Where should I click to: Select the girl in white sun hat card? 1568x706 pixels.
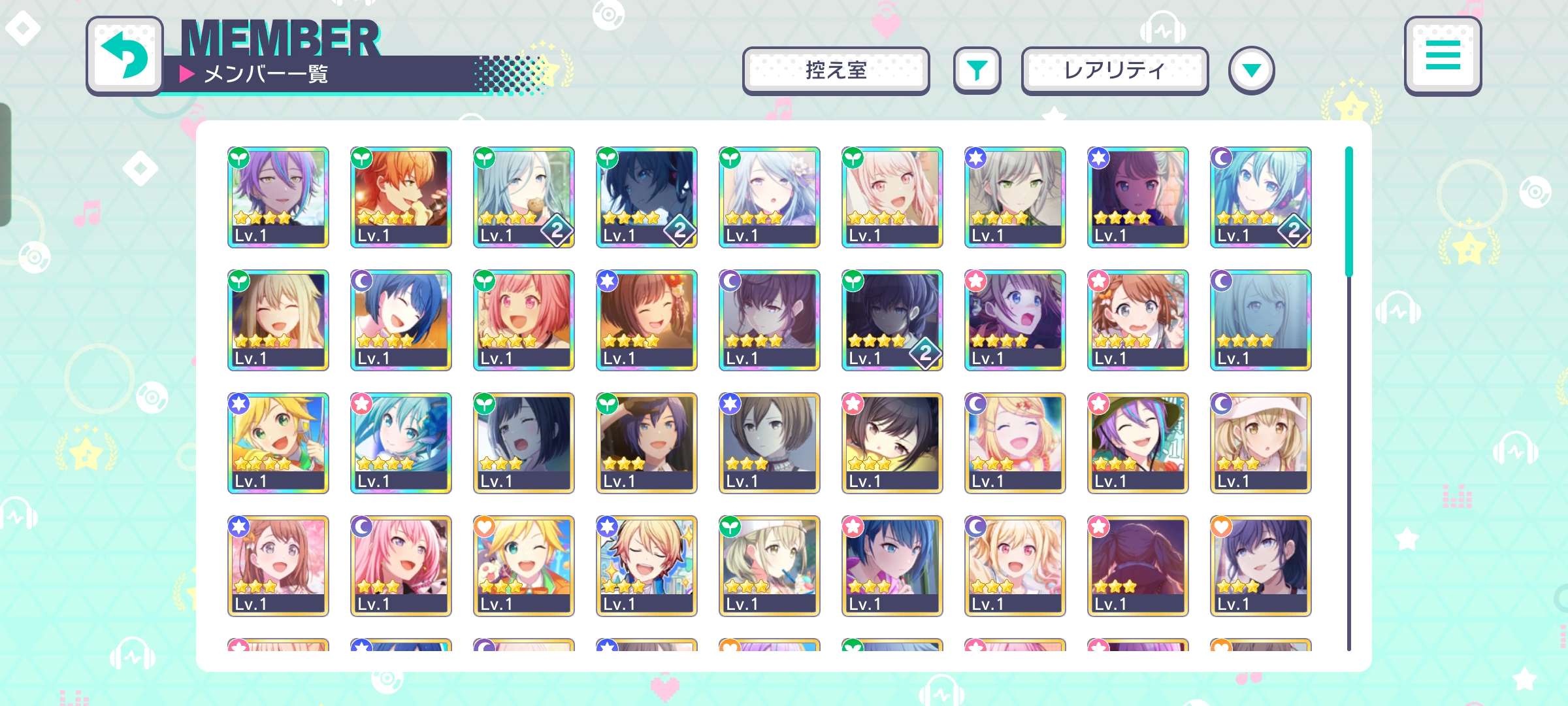pyautogui.click(x=1261, y=443)
